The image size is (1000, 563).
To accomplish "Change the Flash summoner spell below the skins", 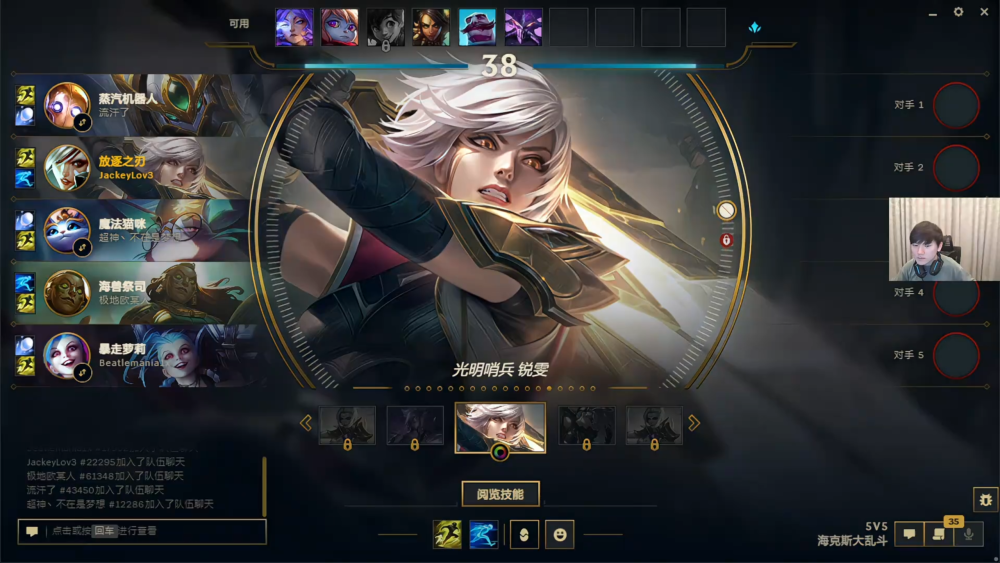I will (x=447, y=535).
